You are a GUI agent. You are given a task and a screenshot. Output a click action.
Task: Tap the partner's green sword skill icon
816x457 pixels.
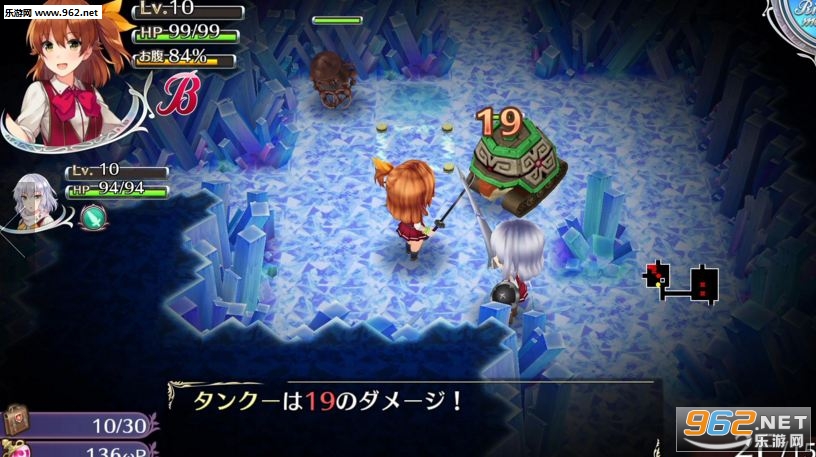[91, 214]
